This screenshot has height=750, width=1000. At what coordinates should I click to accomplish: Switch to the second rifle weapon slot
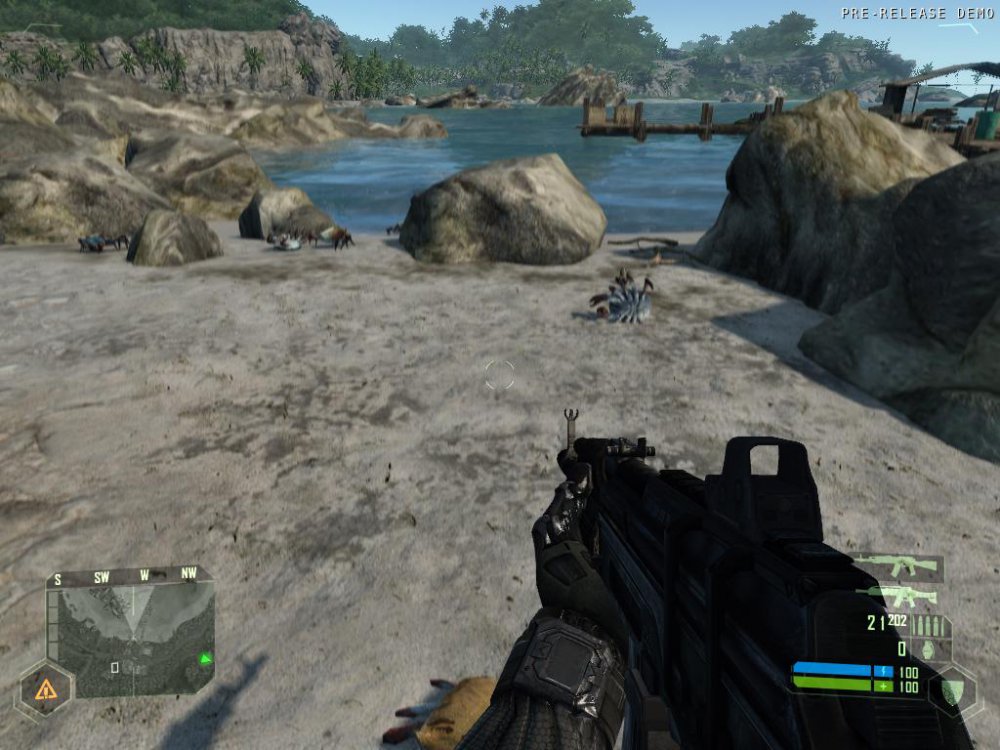pos(899,597)
